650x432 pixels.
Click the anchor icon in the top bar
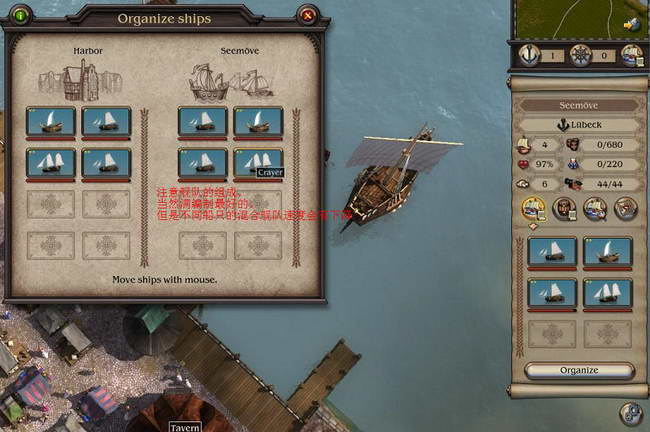pyautogui.click(x=529, y=55)
